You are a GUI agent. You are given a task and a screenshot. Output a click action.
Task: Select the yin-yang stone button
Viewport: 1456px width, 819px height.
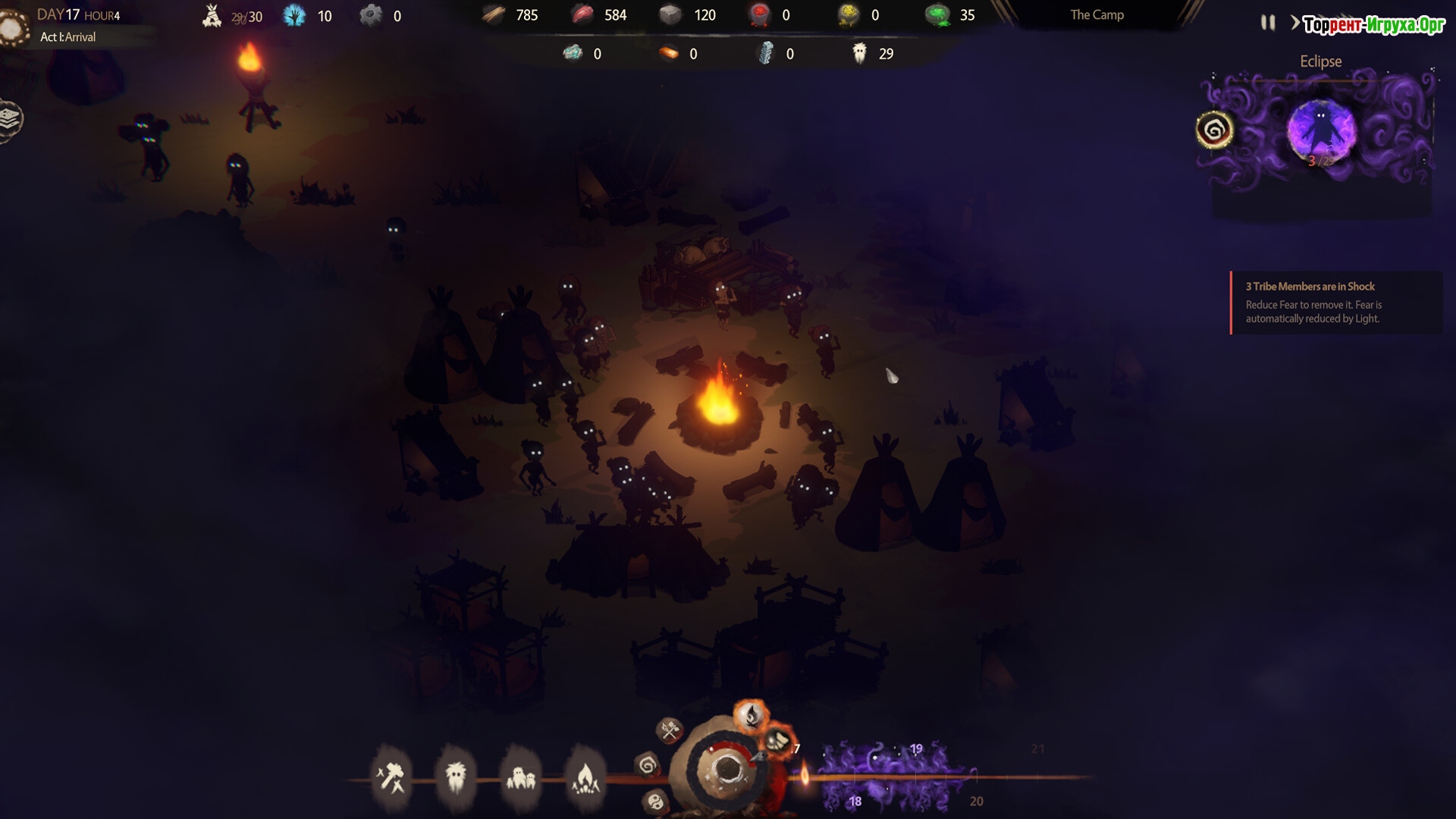(x=656, y=801)
